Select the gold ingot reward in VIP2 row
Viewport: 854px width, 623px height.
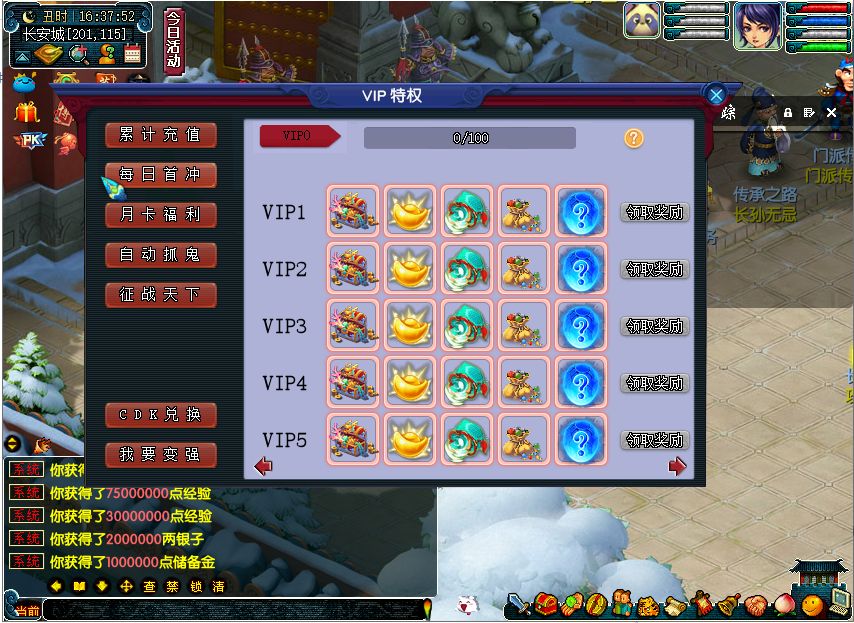[x=410, y=269]
